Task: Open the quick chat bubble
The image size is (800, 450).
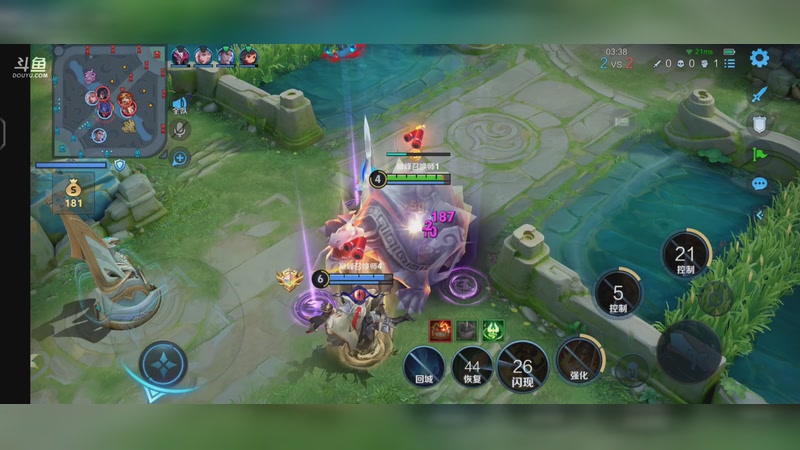Action: tap(759, 184)
